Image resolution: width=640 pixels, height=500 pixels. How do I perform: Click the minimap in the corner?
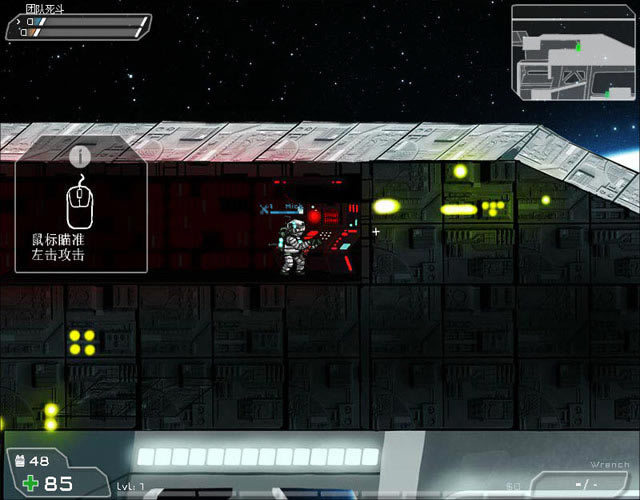(x=573, y=54)
